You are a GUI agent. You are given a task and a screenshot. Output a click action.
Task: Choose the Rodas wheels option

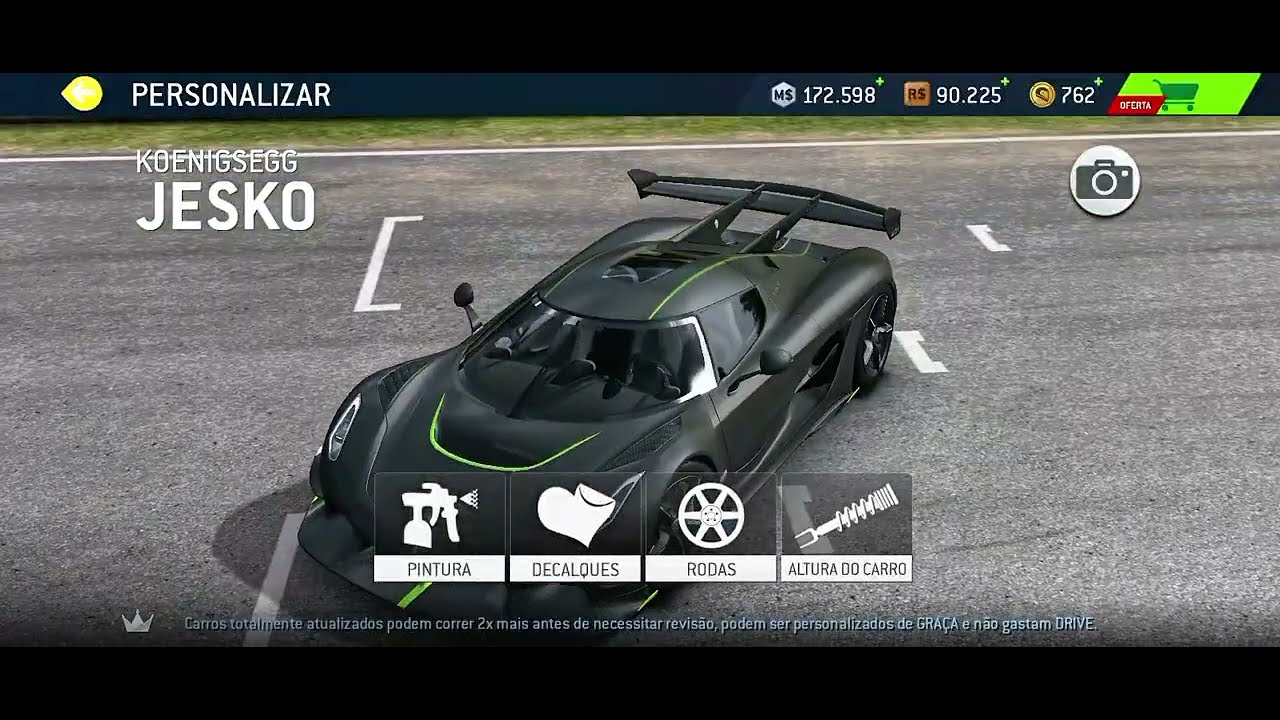[x=711, y=527]
